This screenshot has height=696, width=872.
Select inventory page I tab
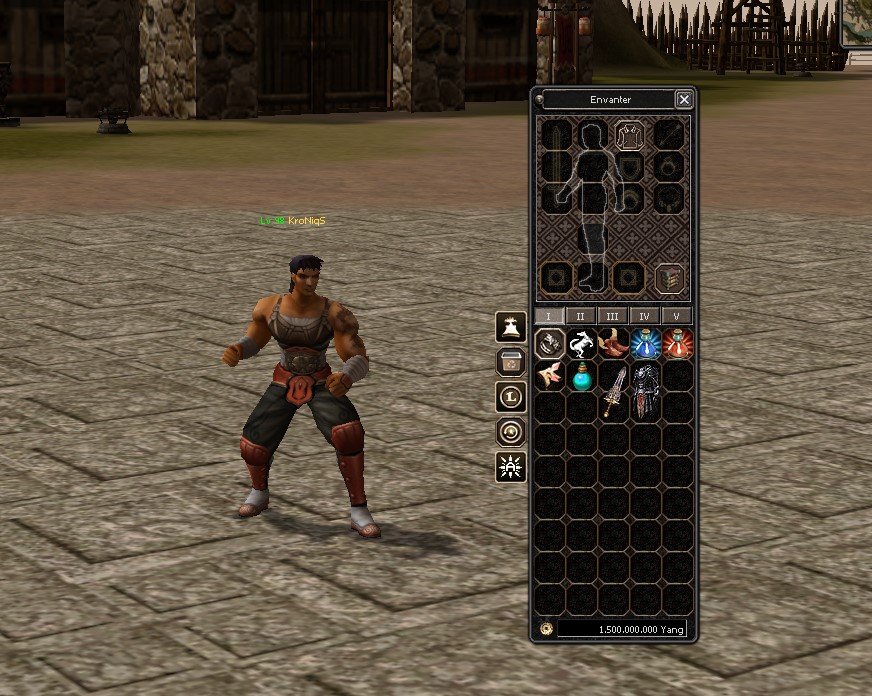tap(548, 316)
